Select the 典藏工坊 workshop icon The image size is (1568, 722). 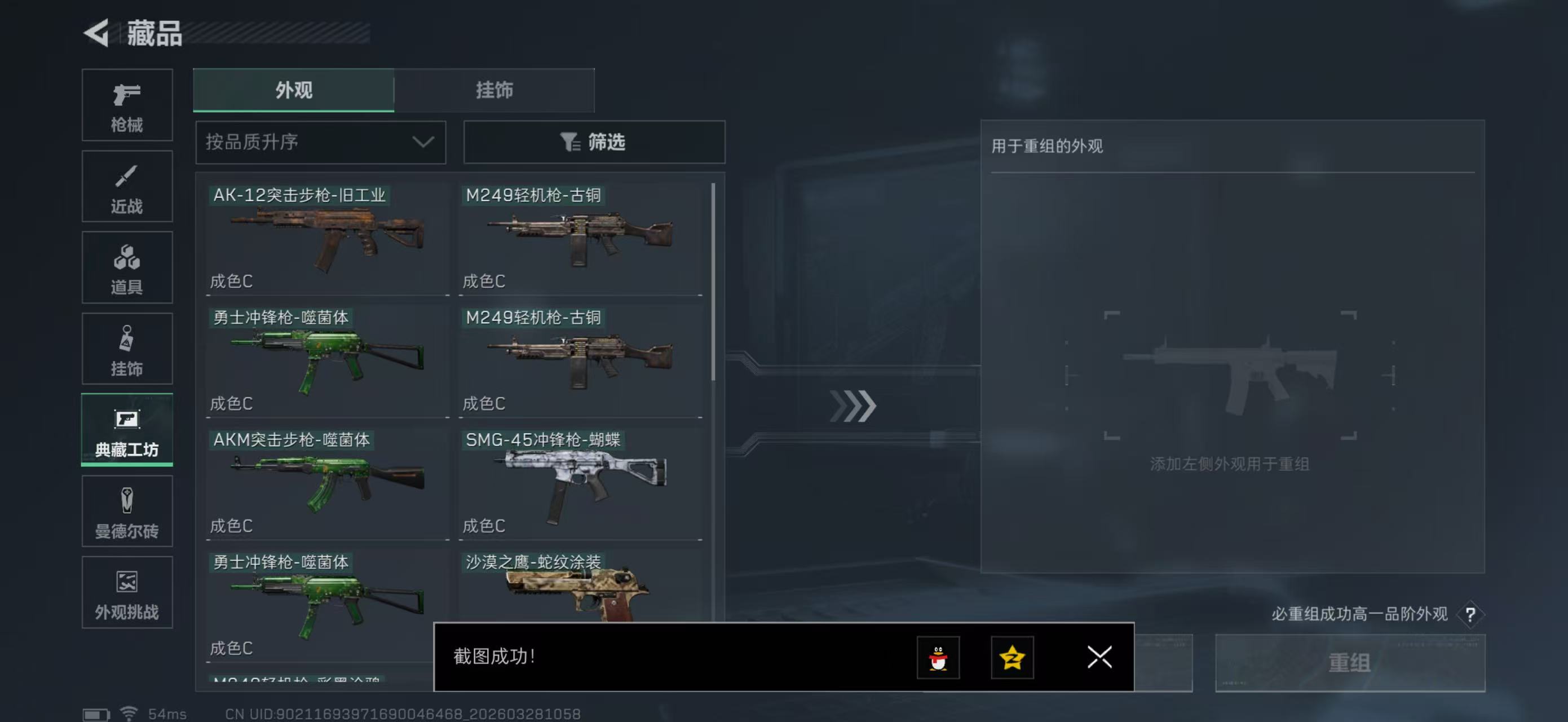(127, 430)
